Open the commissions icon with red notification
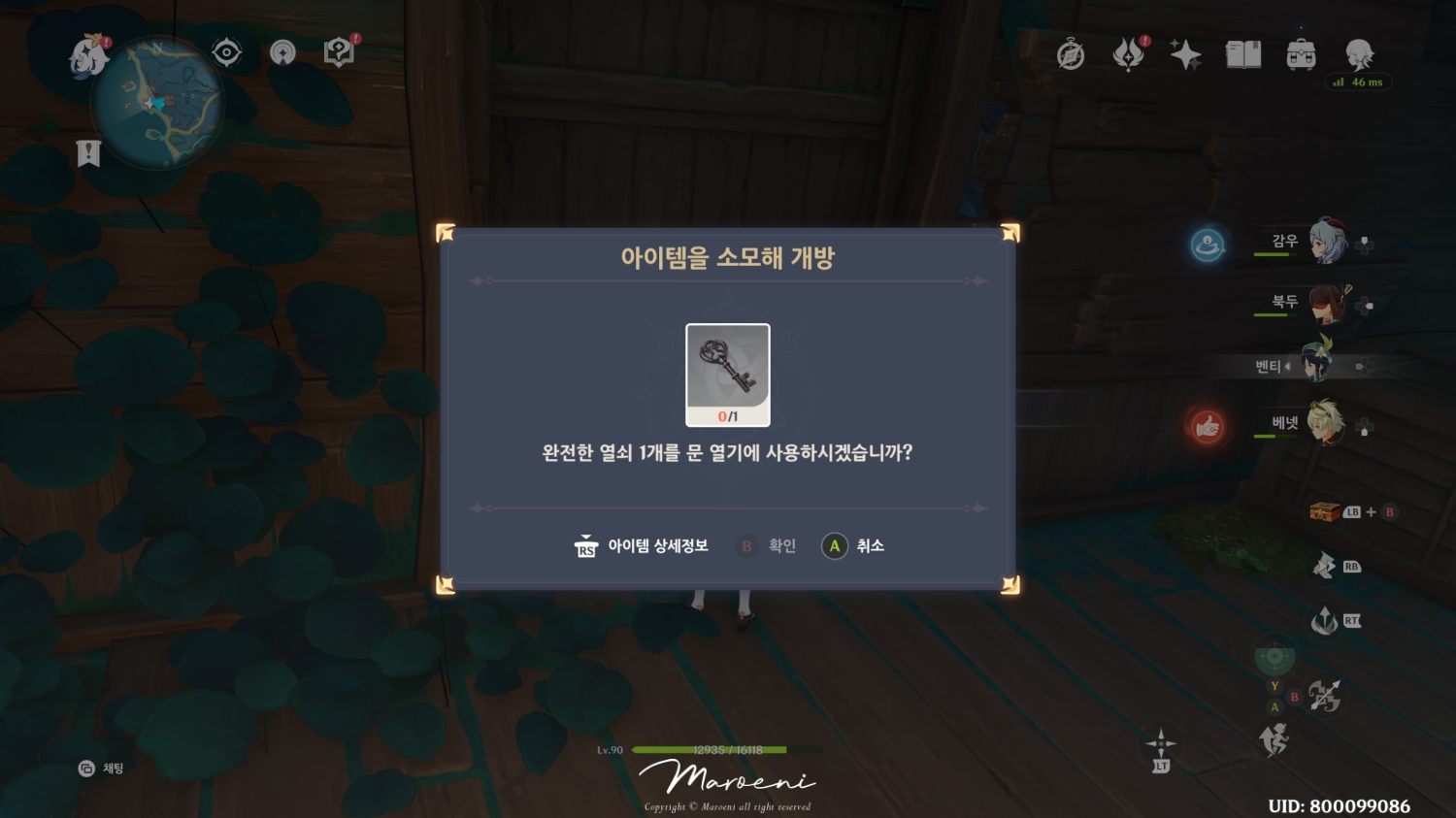This screenshot has width=1456, height=818. (x=338, y=51)
